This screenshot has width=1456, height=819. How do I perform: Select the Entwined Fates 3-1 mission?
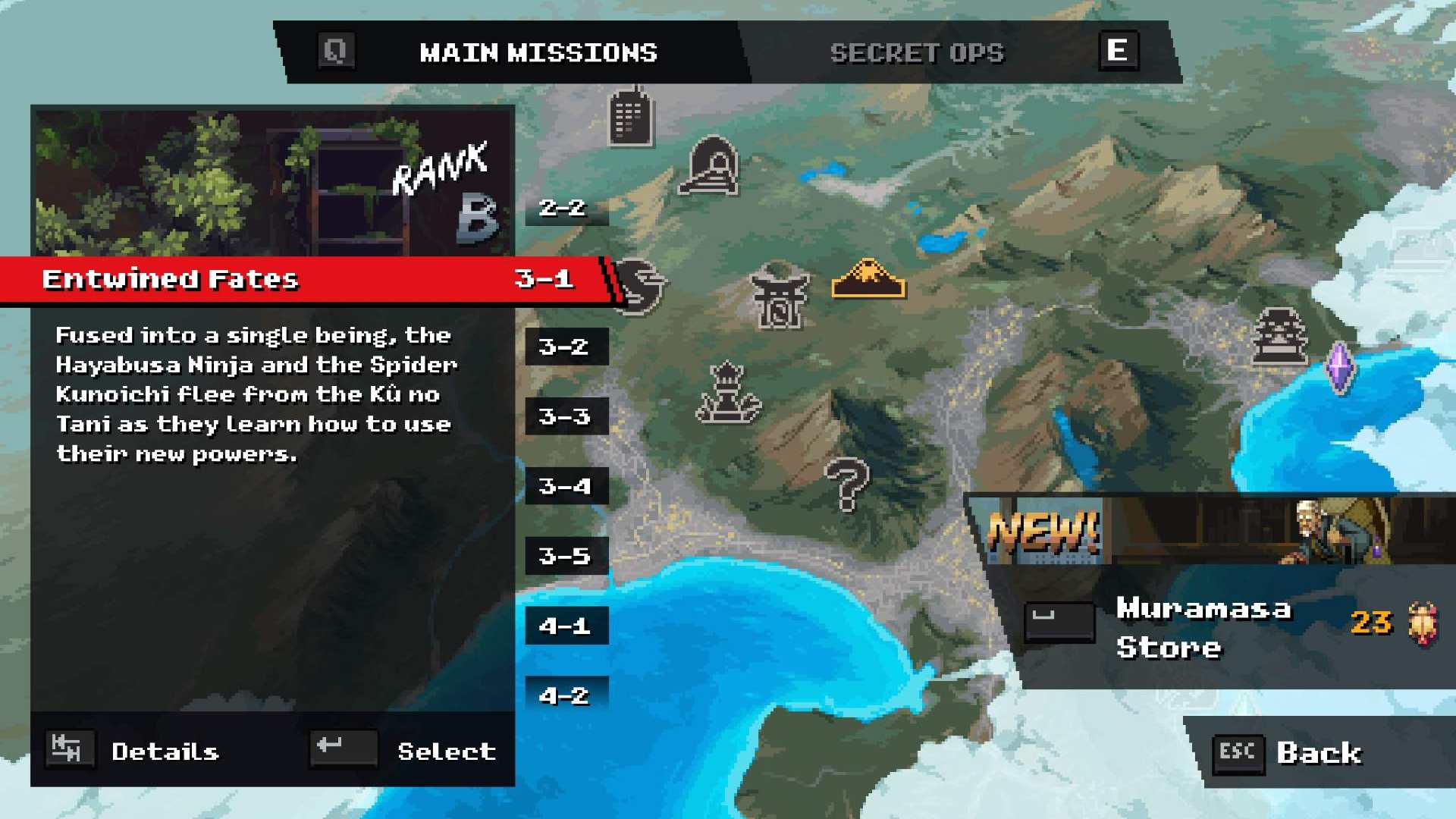pyautogui.click(x=303, y=280)
